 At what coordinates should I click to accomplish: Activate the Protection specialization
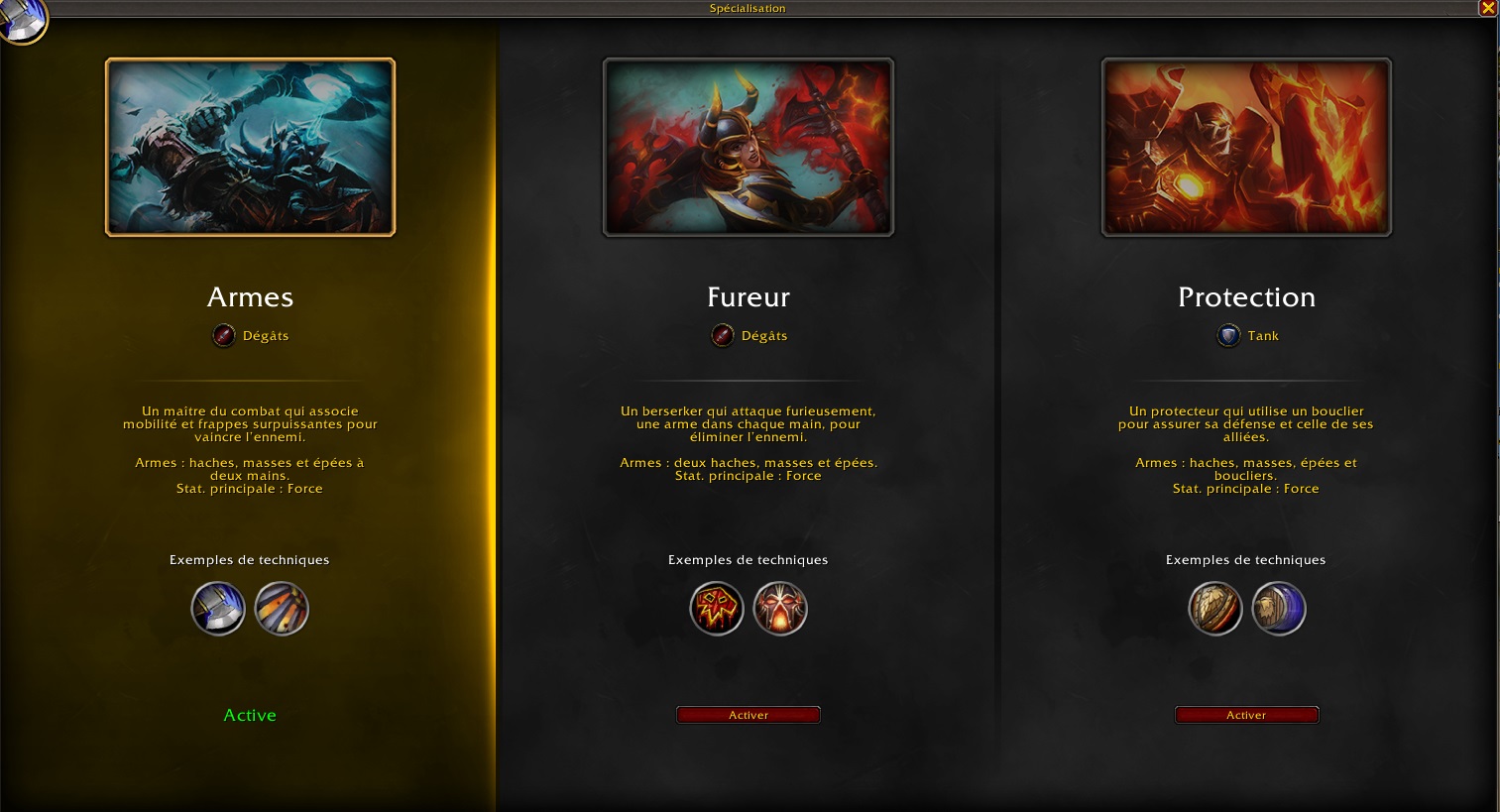(x=1246, y=715)
